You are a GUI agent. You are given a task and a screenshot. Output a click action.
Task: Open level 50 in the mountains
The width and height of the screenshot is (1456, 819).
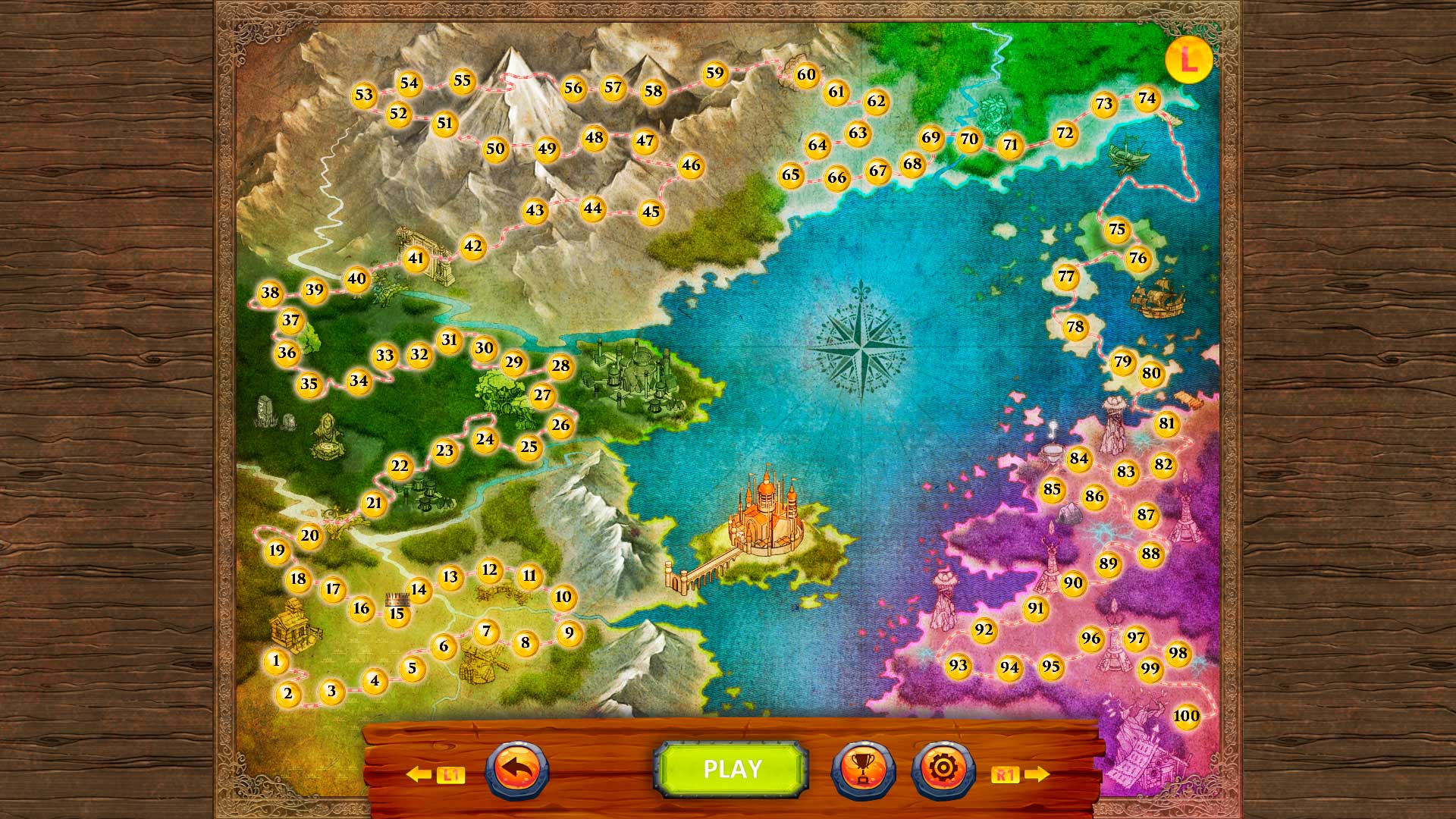(x=497, y=149)
